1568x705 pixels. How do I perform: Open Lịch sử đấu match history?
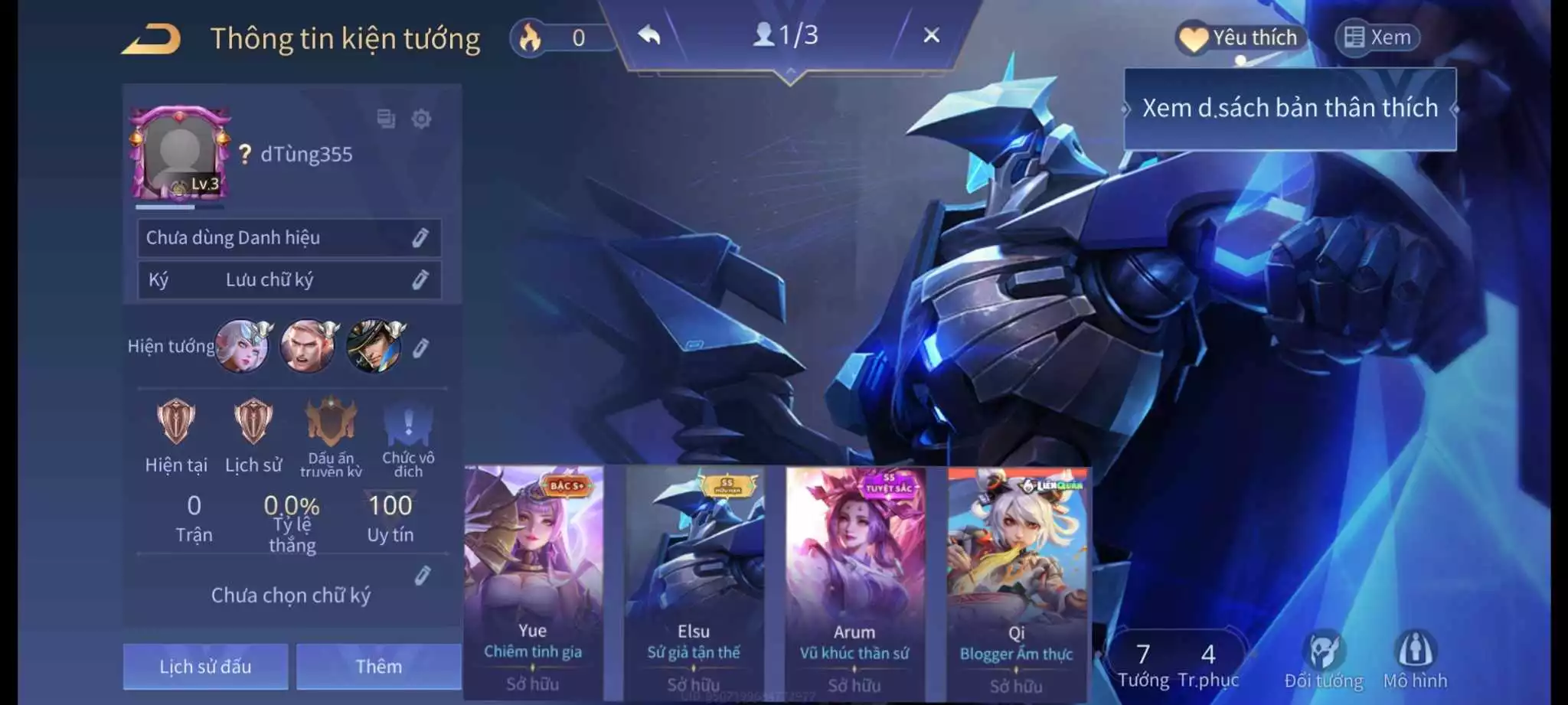[205, 666]
